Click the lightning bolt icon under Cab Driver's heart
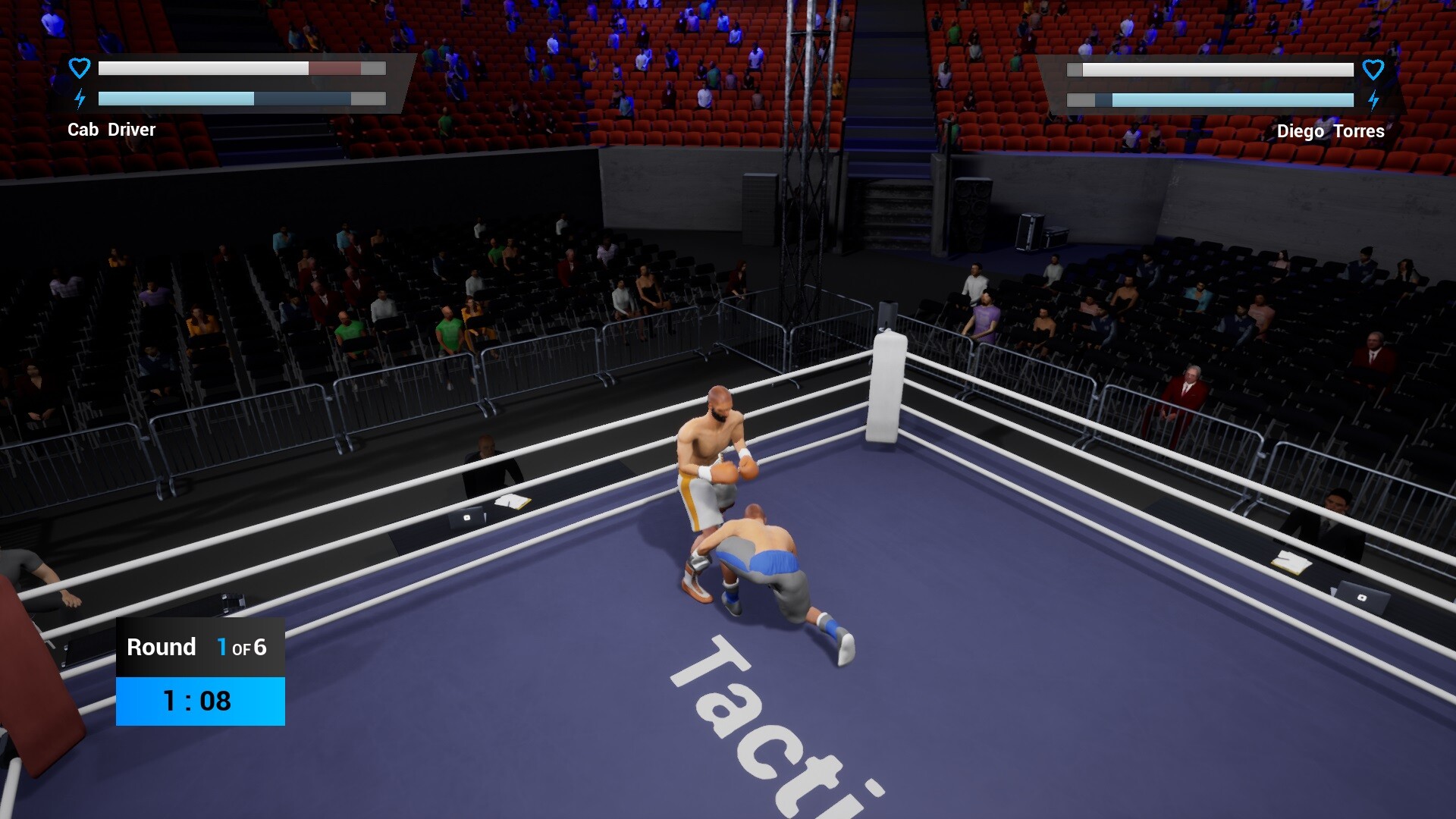1456x819 pixels. pyautogui.click(x=79, y=97)
